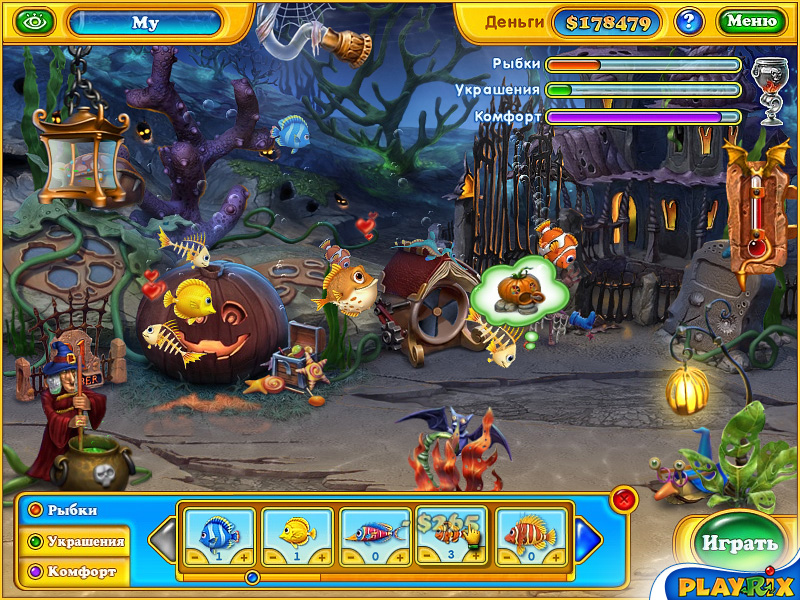Toggle the green eye view button

click(34, 21)
